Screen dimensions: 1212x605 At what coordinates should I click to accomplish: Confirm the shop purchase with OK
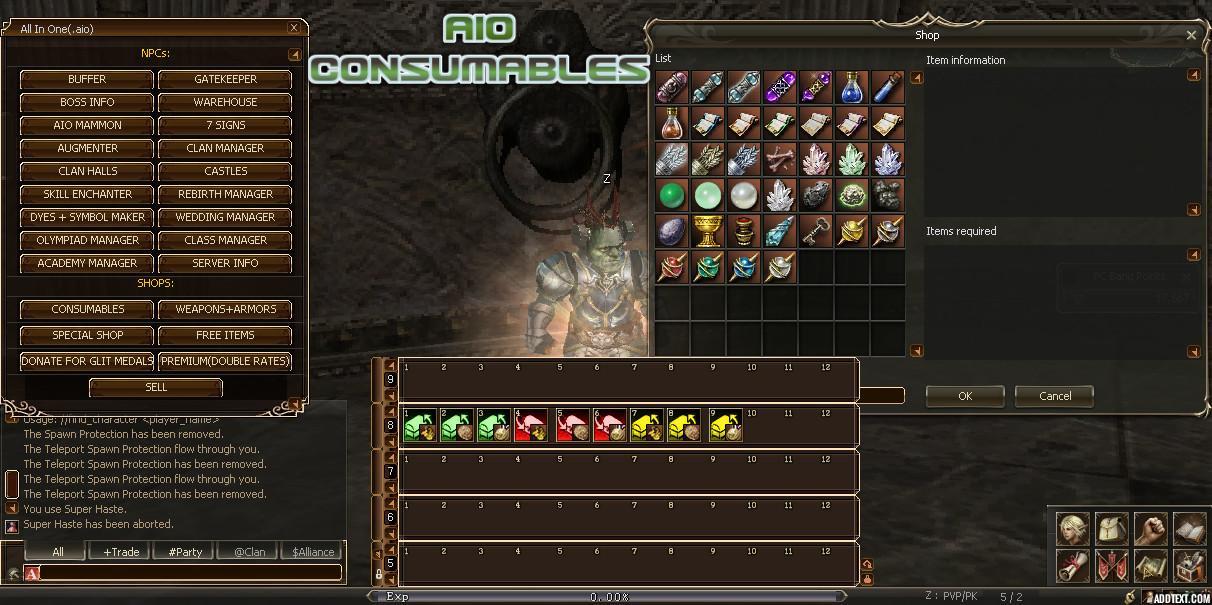click(x=964, y=396)
